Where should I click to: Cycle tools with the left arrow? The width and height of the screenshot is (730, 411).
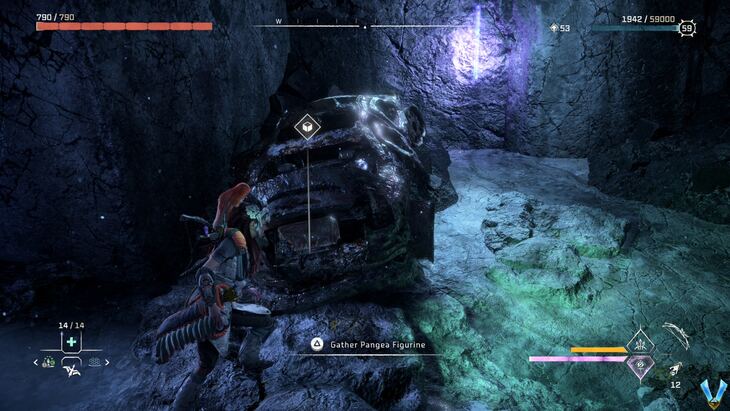pyautogui.click(x=37, y=362)
